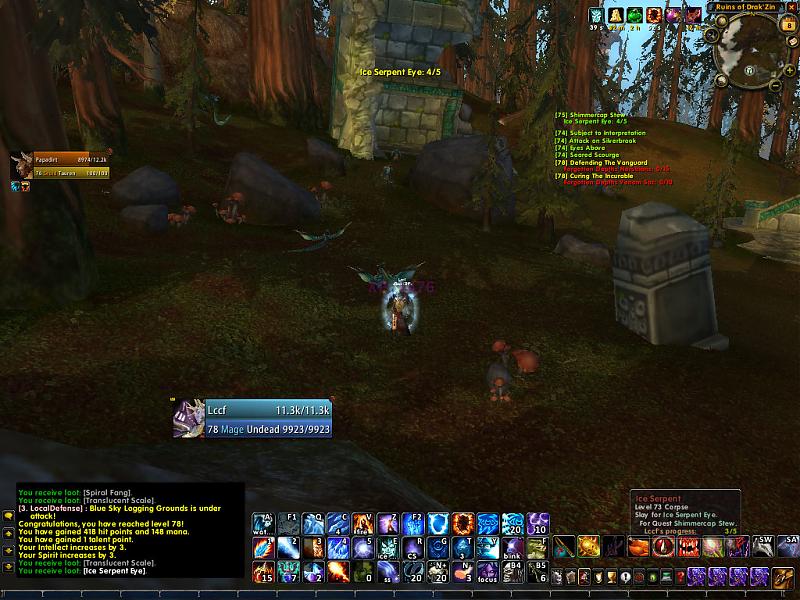Click the green gem buff icon

pos(634,15)
